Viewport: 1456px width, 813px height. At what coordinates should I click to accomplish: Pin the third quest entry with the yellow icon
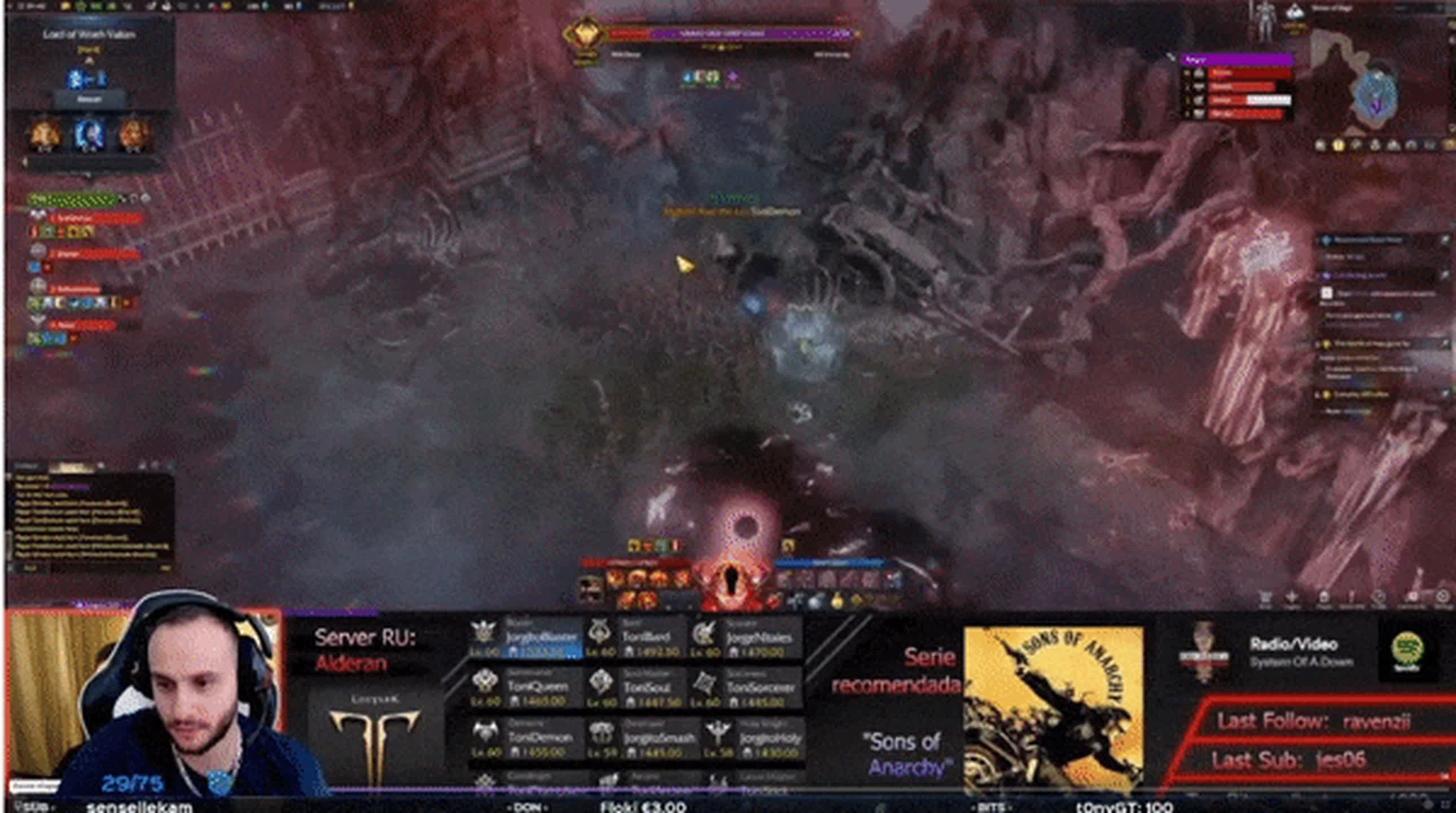point(1327,344)
